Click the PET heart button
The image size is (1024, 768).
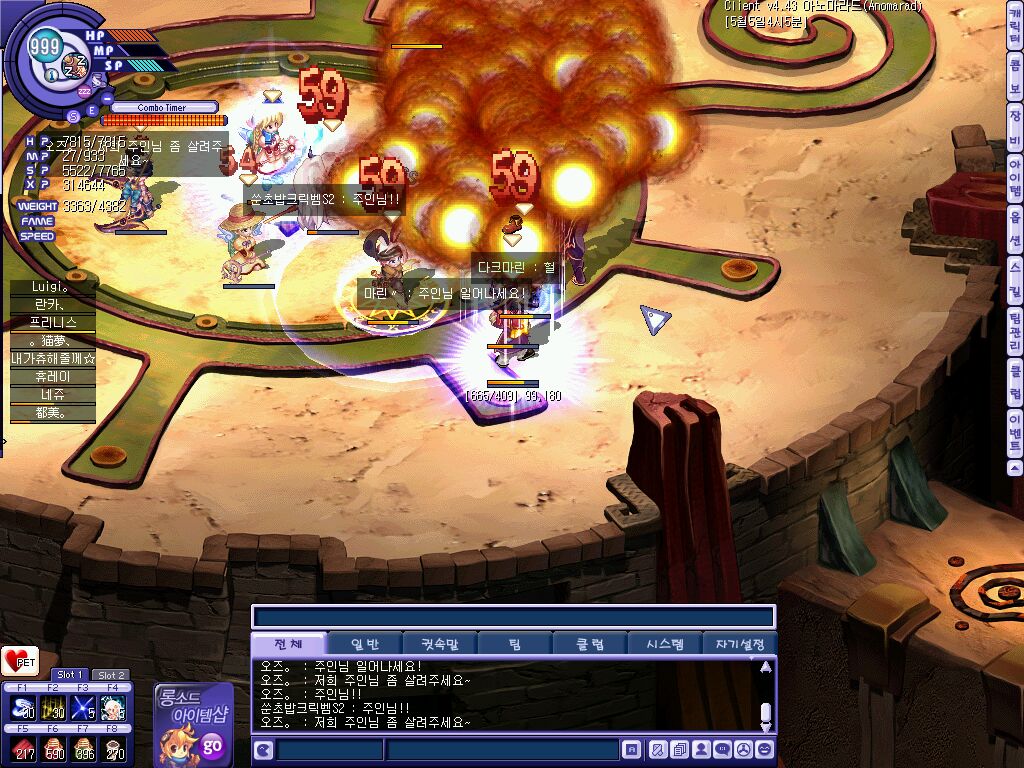[x=20, y=661]
